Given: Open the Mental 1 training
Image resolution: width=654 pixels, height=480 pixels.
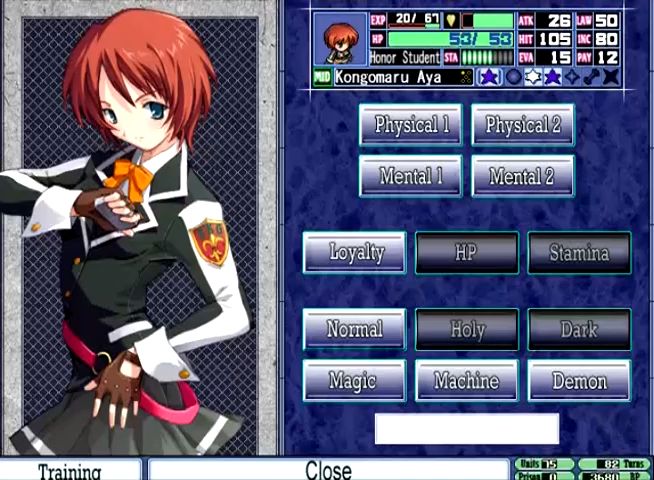Looking at the screenshot, I should (x=411, y=177).
